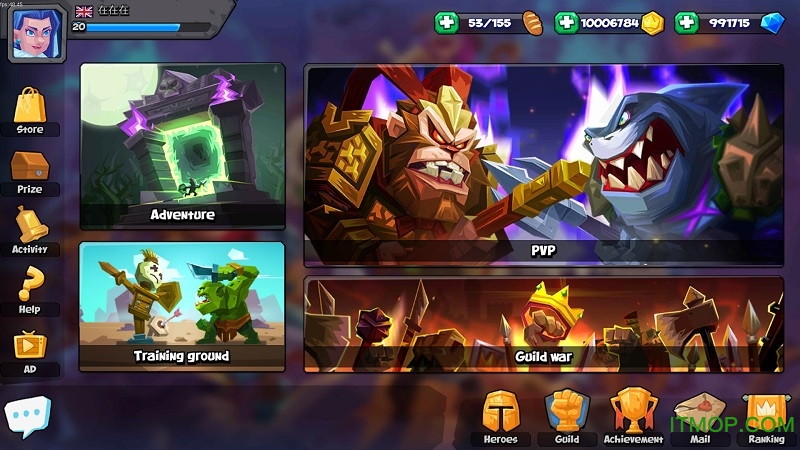Watch an AD via the TV icon
The image size is (800, 450).
tap(29, 350)
